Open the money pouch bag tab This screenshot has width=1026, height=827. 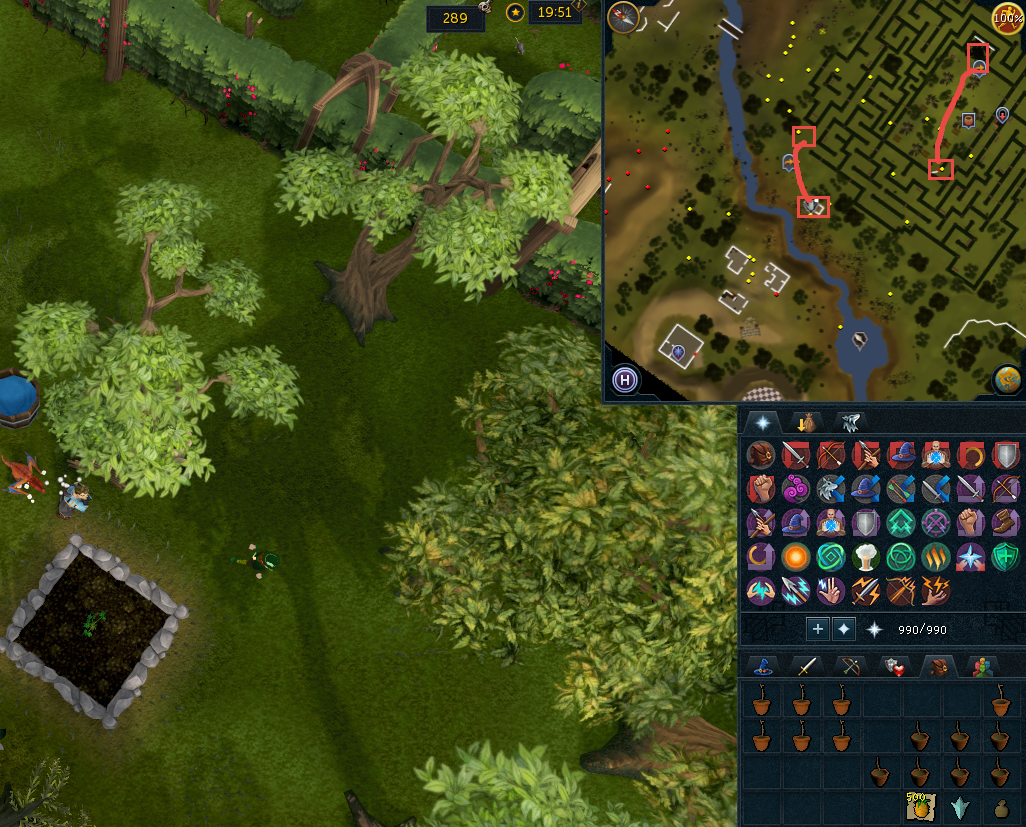(805, 422)
